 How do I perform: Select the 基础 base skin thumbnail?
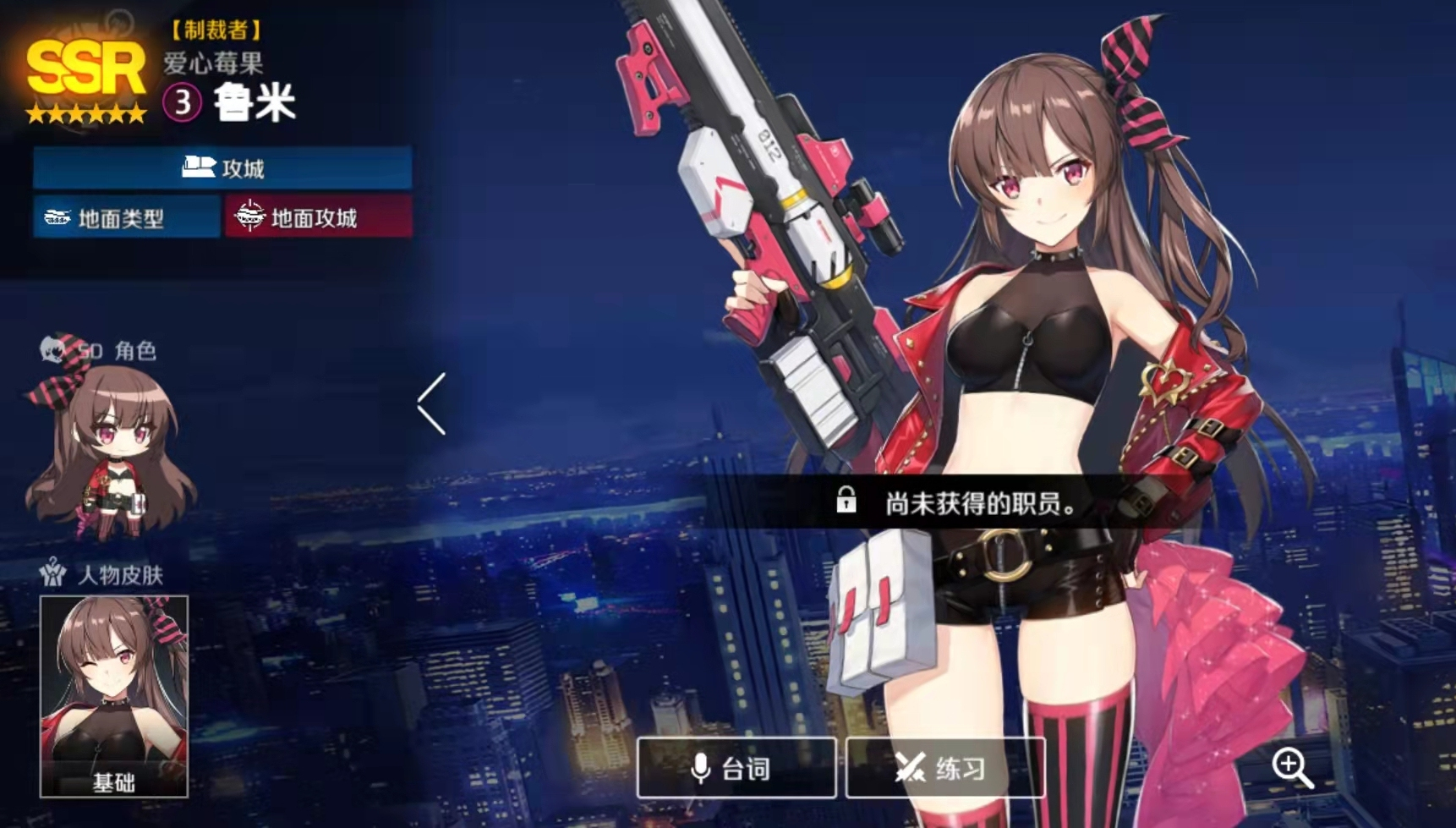pos(114,696)
